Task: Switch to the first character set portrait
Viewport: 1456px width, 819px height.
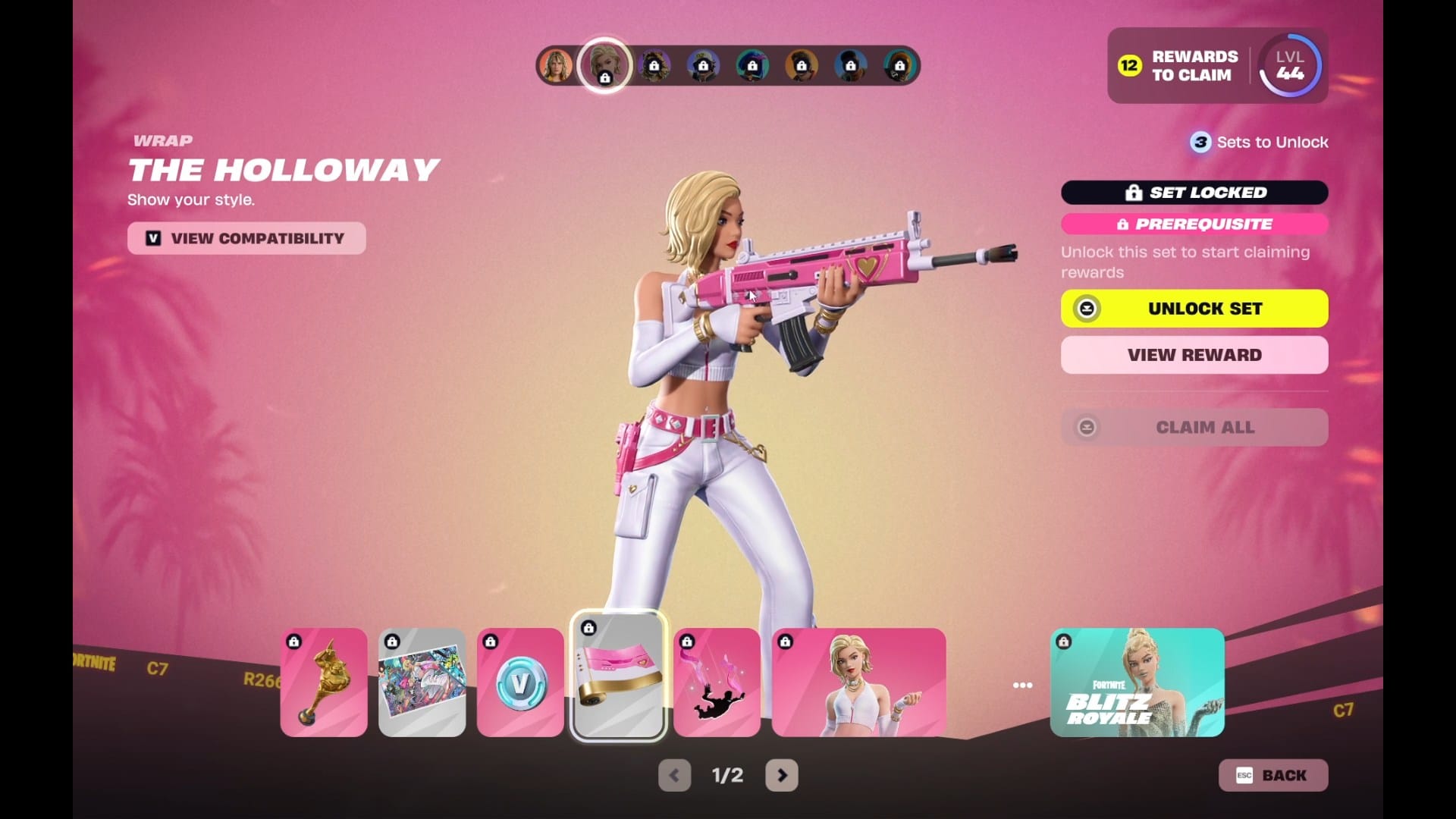Action: coord(556,66)
